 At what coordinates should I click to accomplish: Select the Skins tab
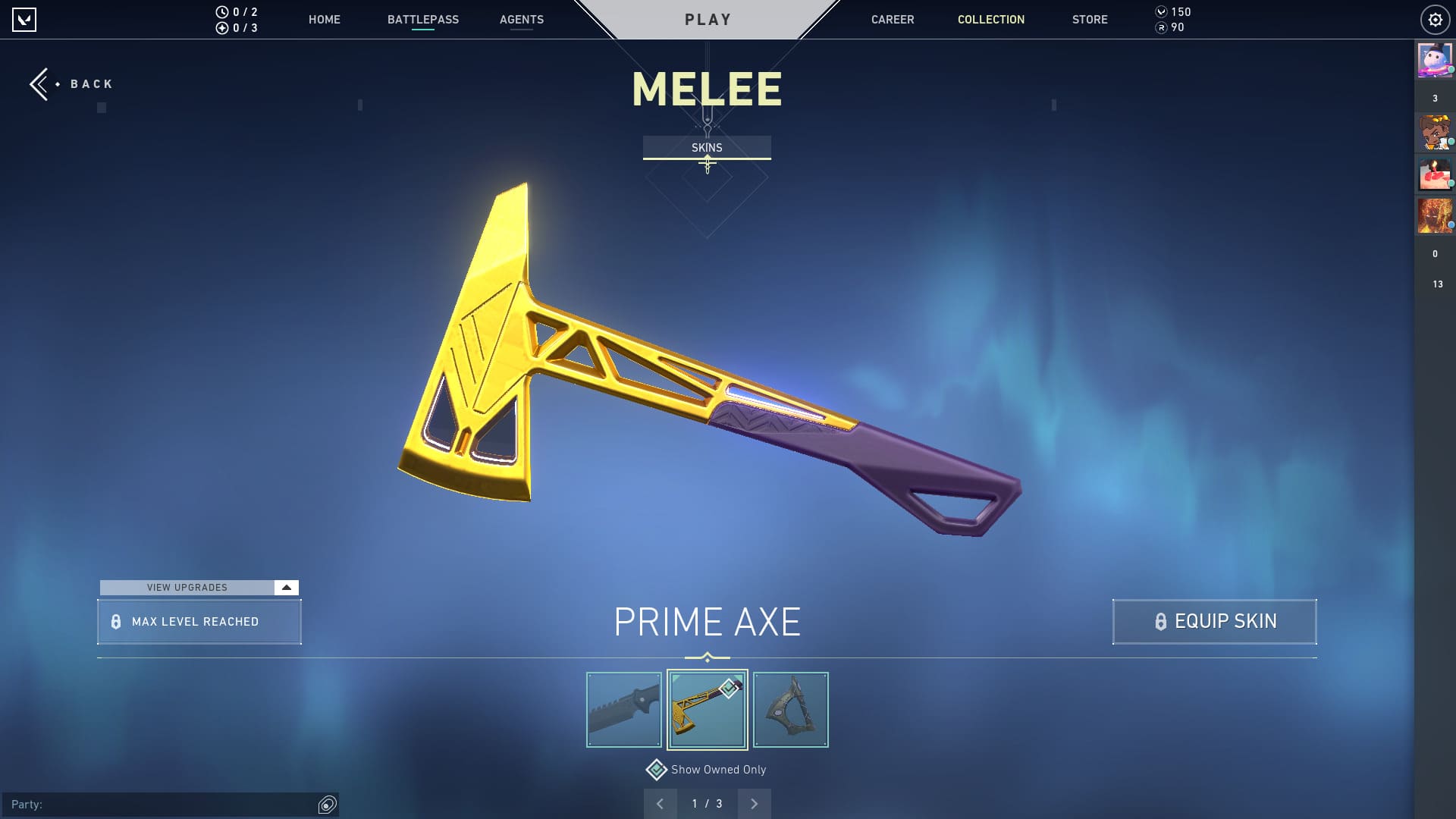click(707, 148)
